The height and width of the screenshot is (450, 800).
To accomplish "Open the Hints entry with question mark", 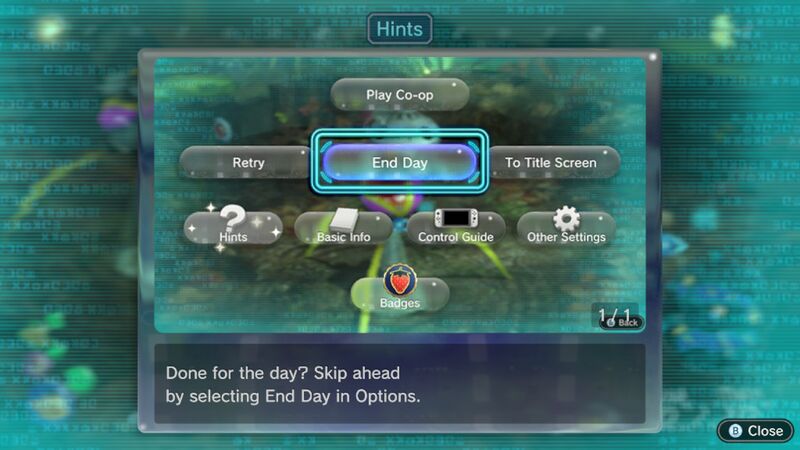I will pos(233,228).
